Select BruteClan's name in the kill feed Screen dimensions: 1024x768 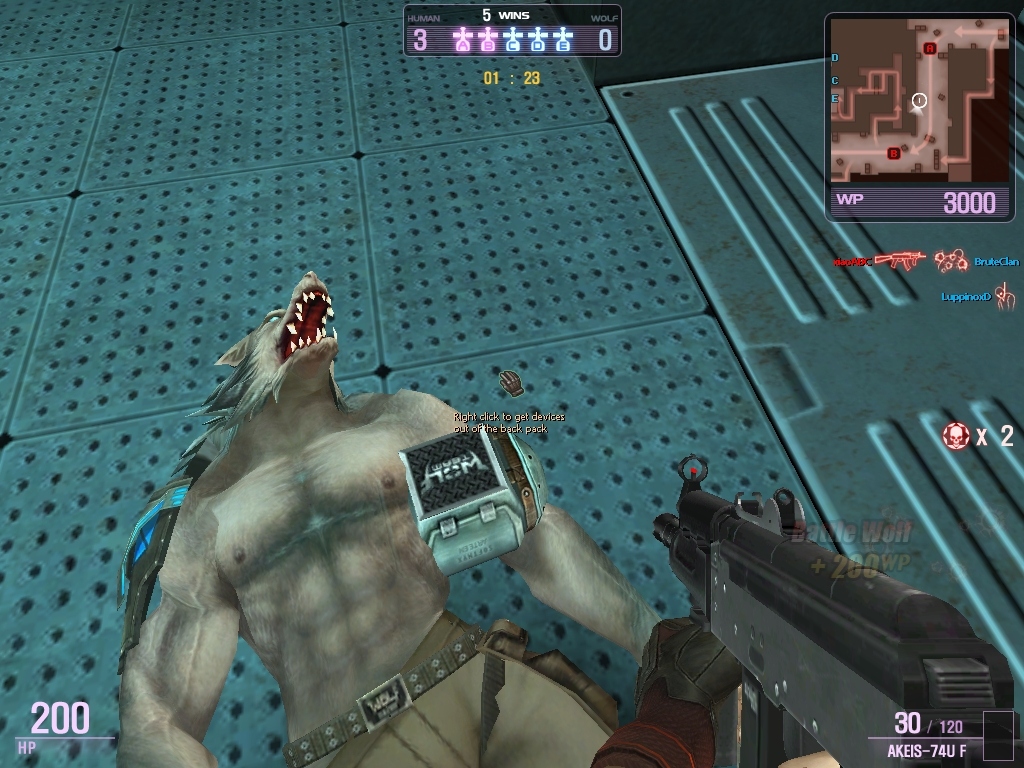pyautogui.click(x=996, y=262)
